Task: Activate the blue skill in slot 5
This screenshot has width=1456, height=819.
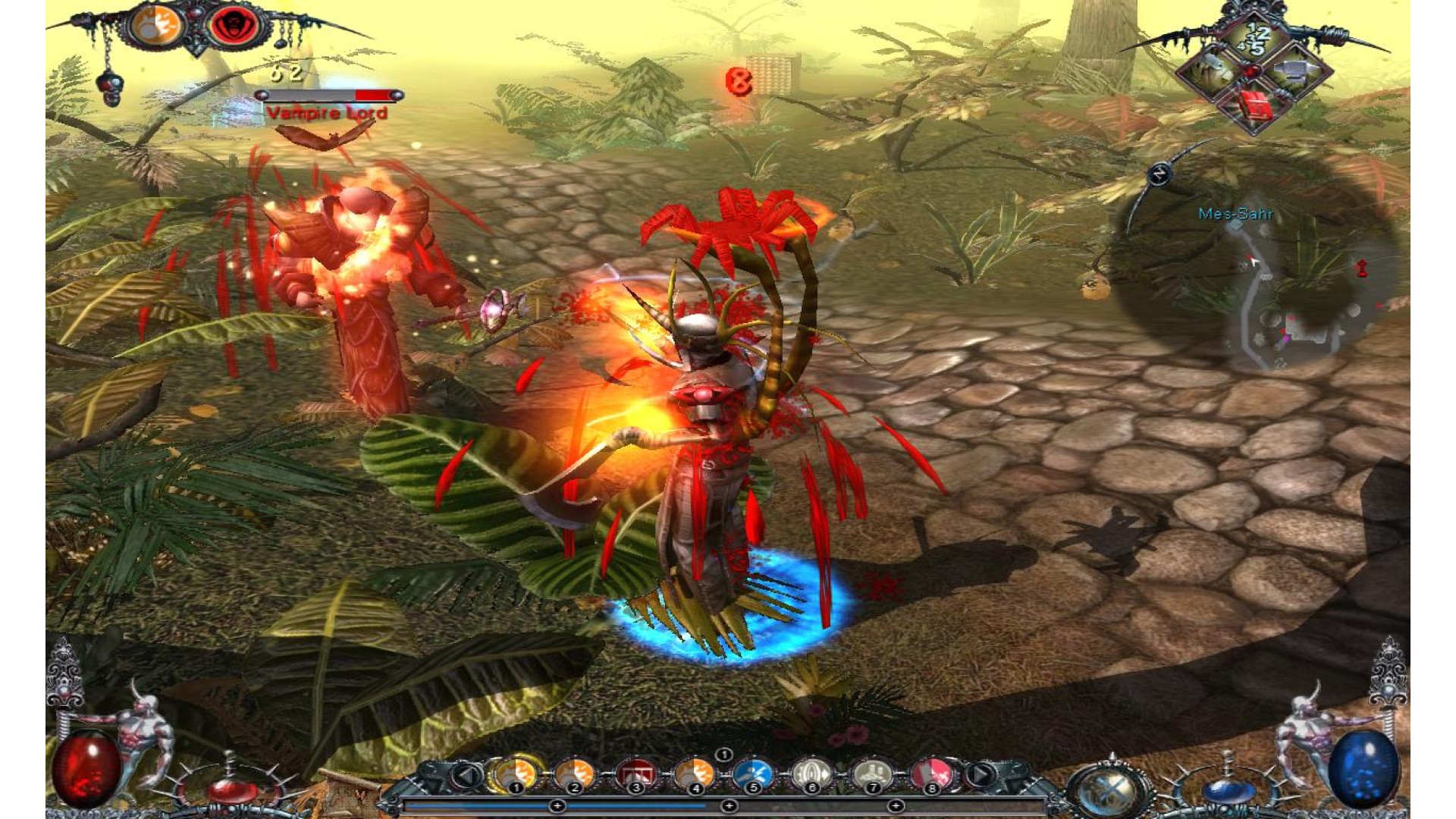Action: (x=752, y=774)
